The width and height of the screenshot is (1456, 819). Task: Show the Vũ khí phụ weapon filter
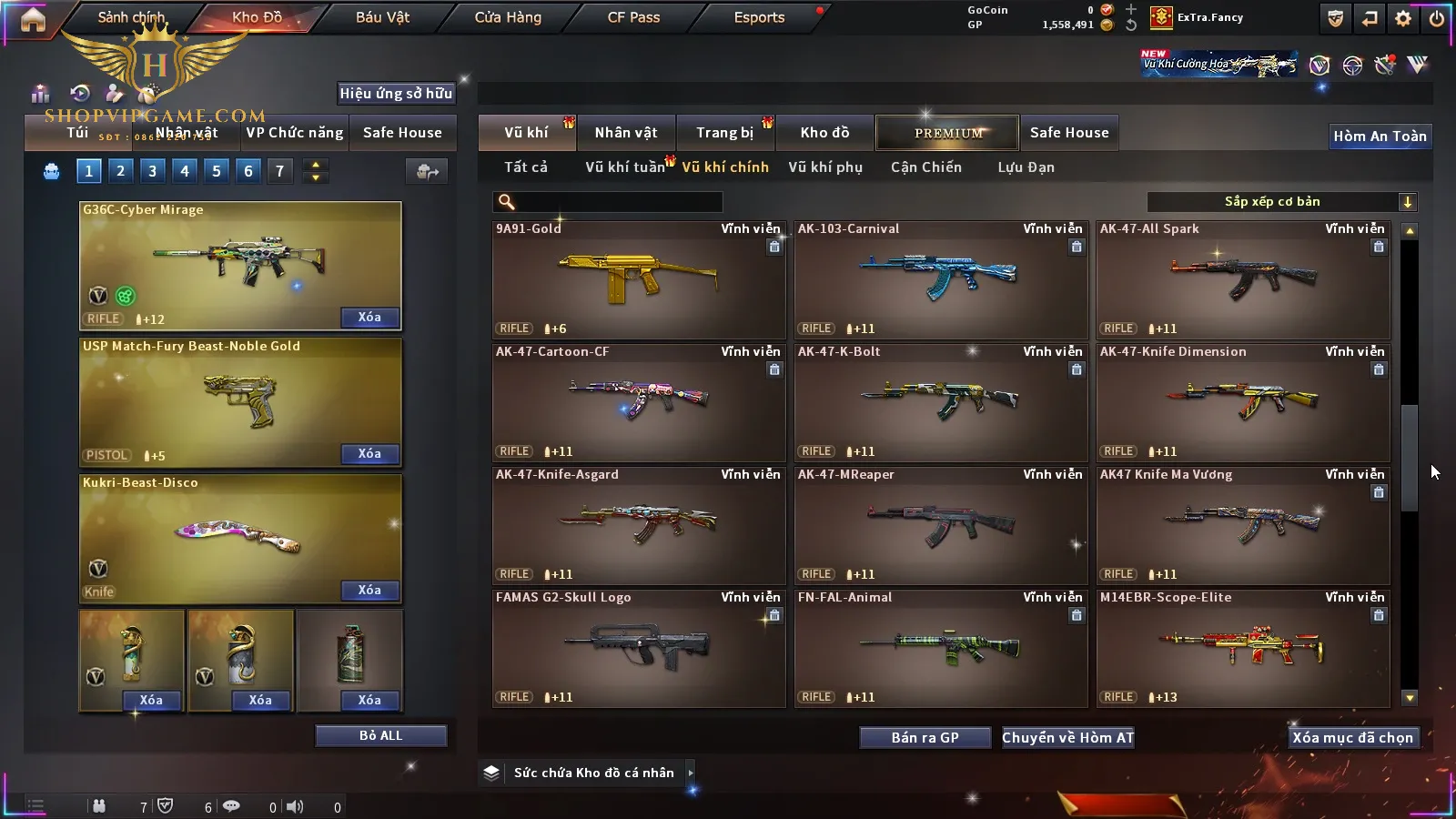pyautogui.click(x=825, y=167)
